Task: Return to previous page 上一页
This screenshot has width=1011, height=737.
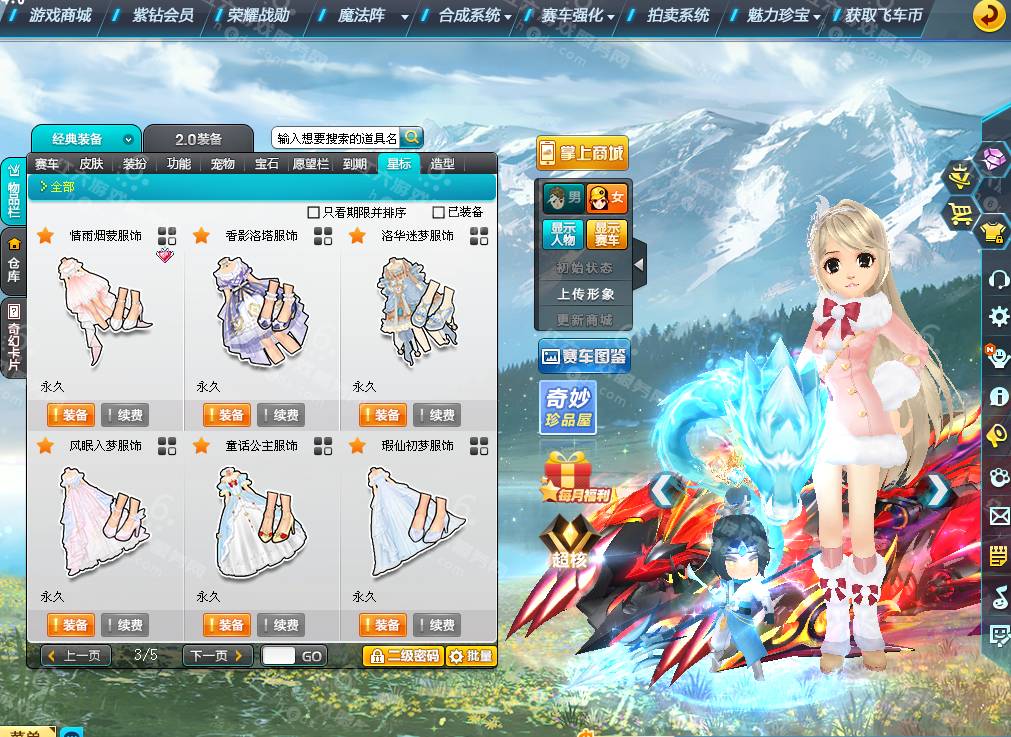Action: tap(77, 656)
